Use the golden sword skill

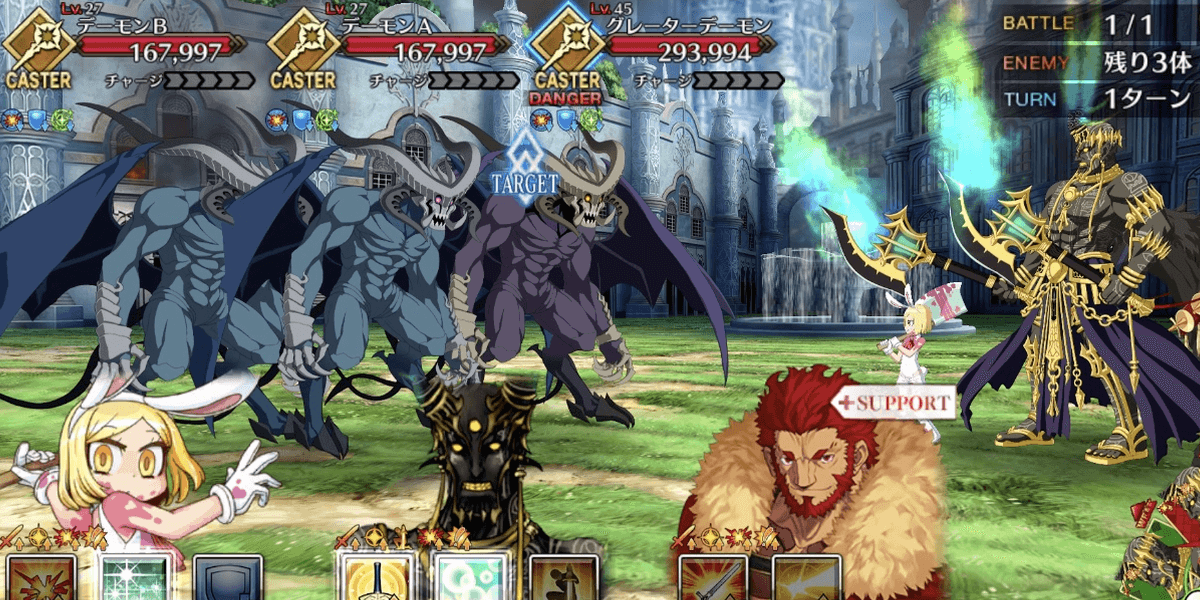coord(374,578)
